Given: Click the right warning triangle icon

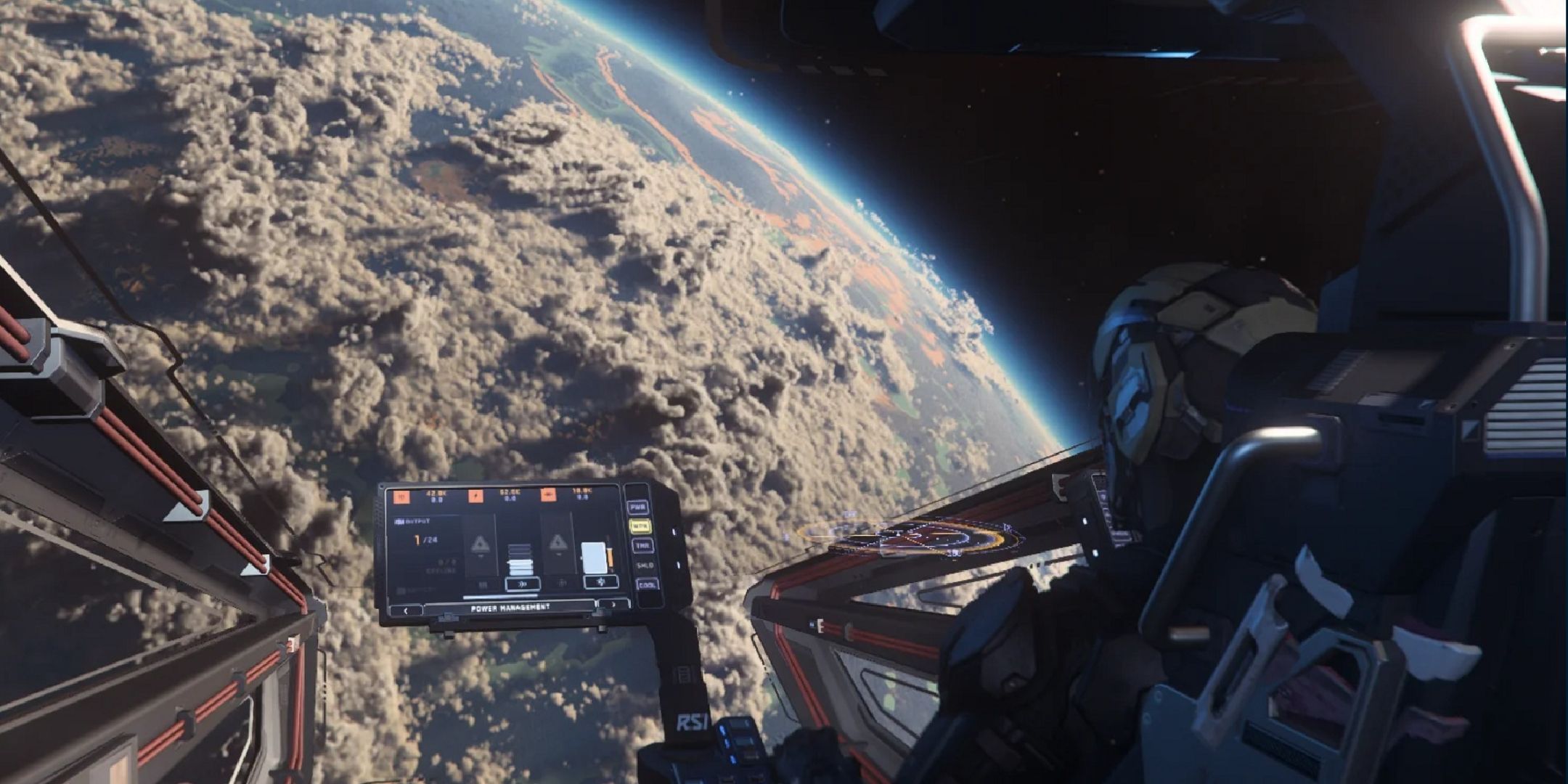Looking at the screenshot, I should coord(559,544).
